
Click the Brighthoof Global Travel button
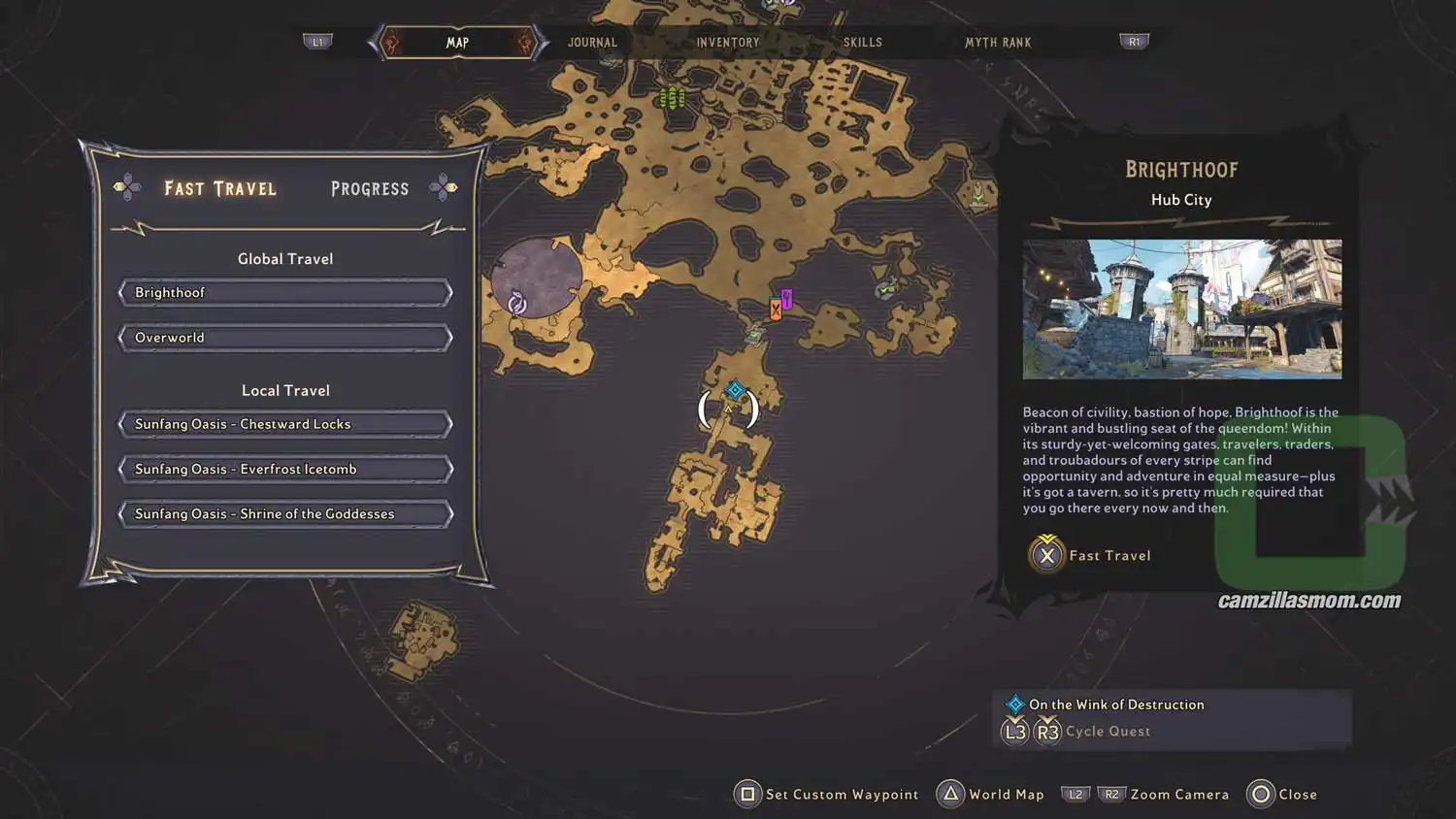(x=284, y=292)
